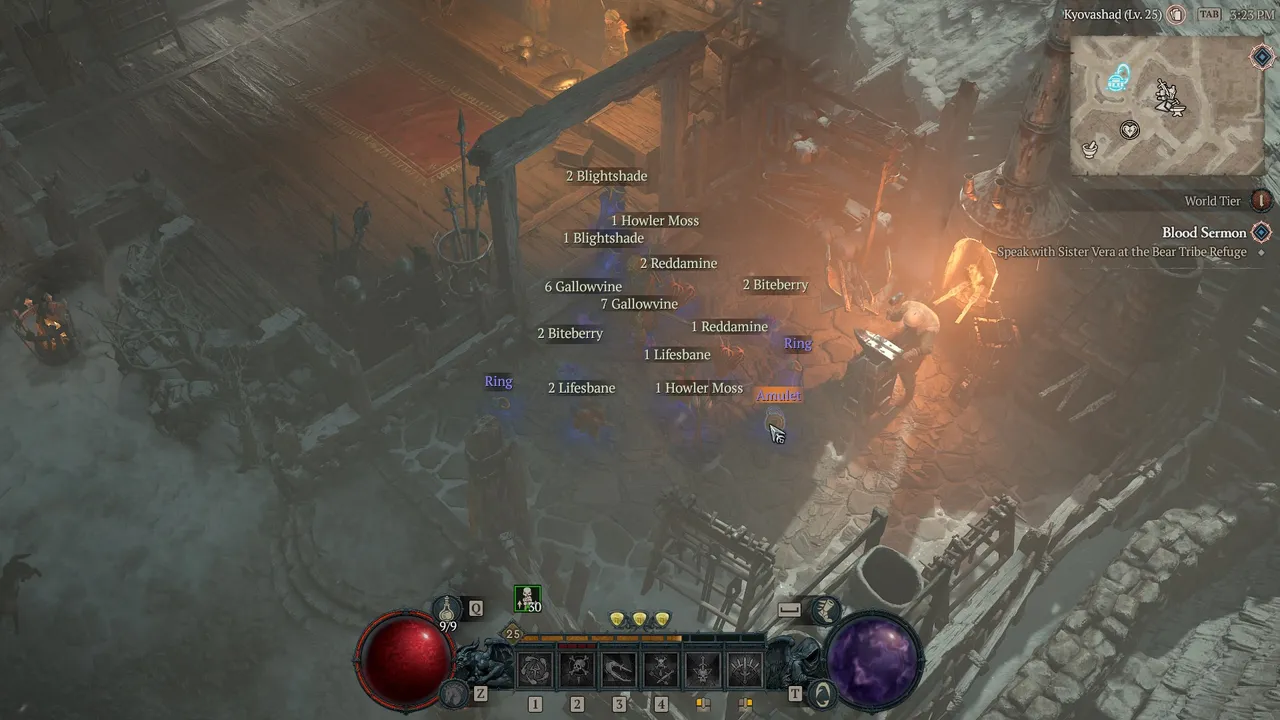Open the Blood Sermon quest tracker
1280x720 pixels.
click(1204, 233)
